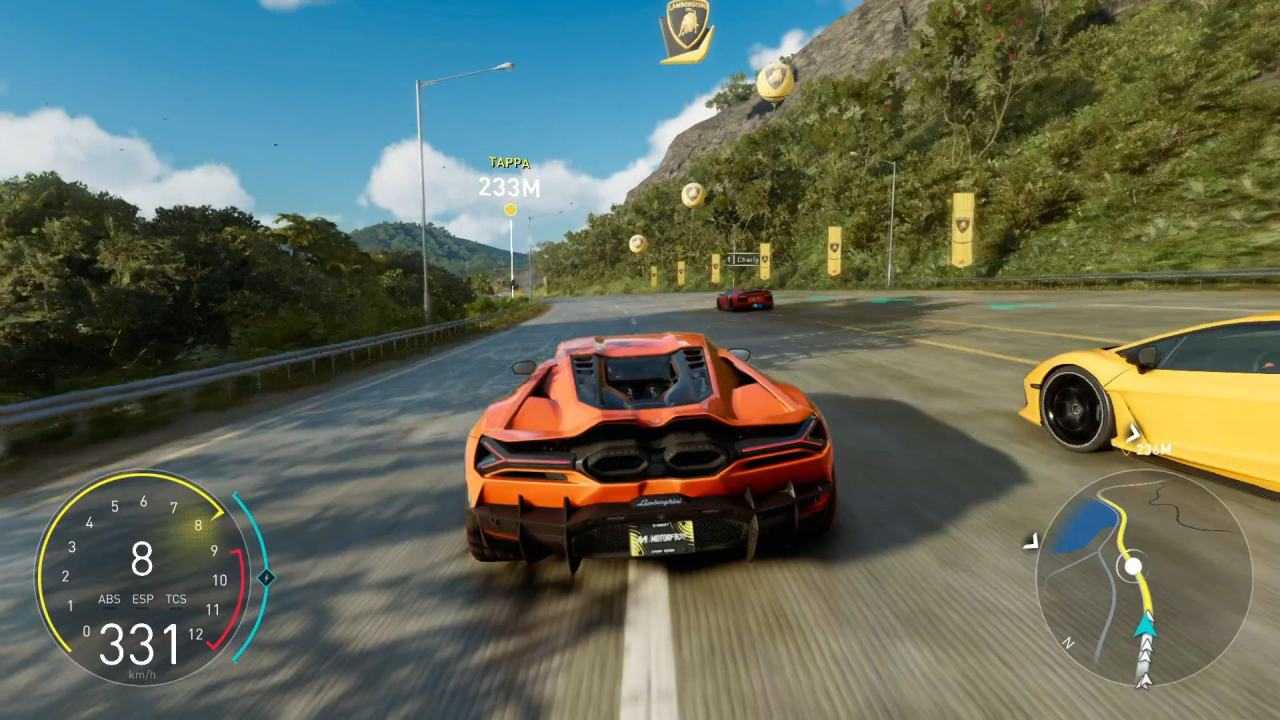The image size is (1280, 720).
Task: Click the TCS traction control indicator
Action: pos(177,598)
